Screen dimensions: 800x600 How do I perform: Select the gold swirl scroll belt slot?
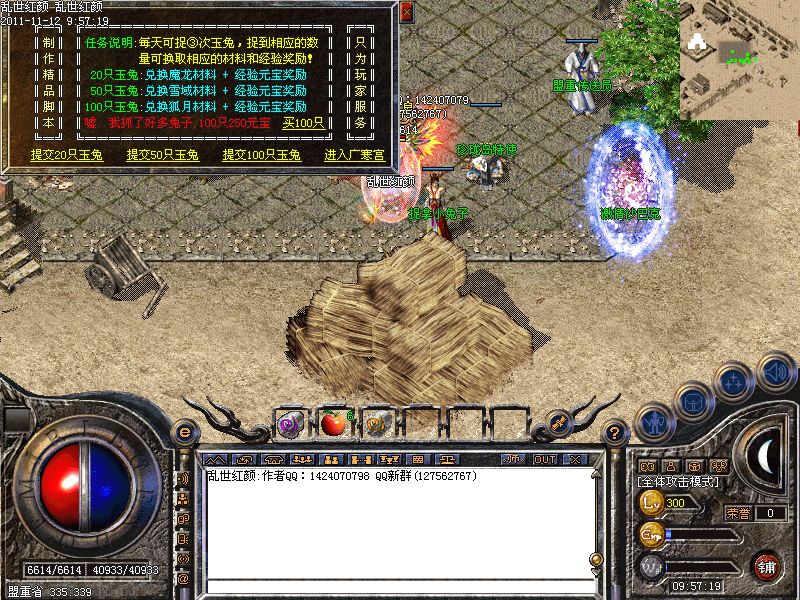tap(376, 423)
